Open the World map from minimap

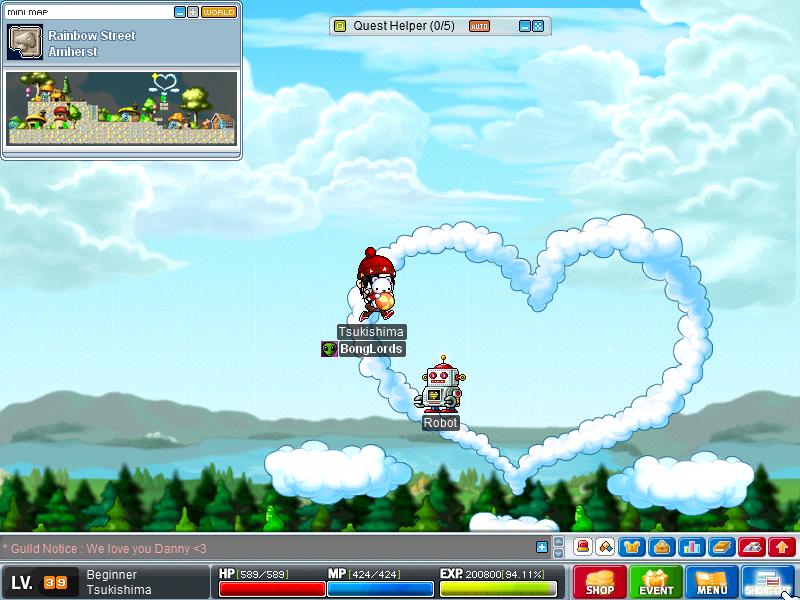219,12
